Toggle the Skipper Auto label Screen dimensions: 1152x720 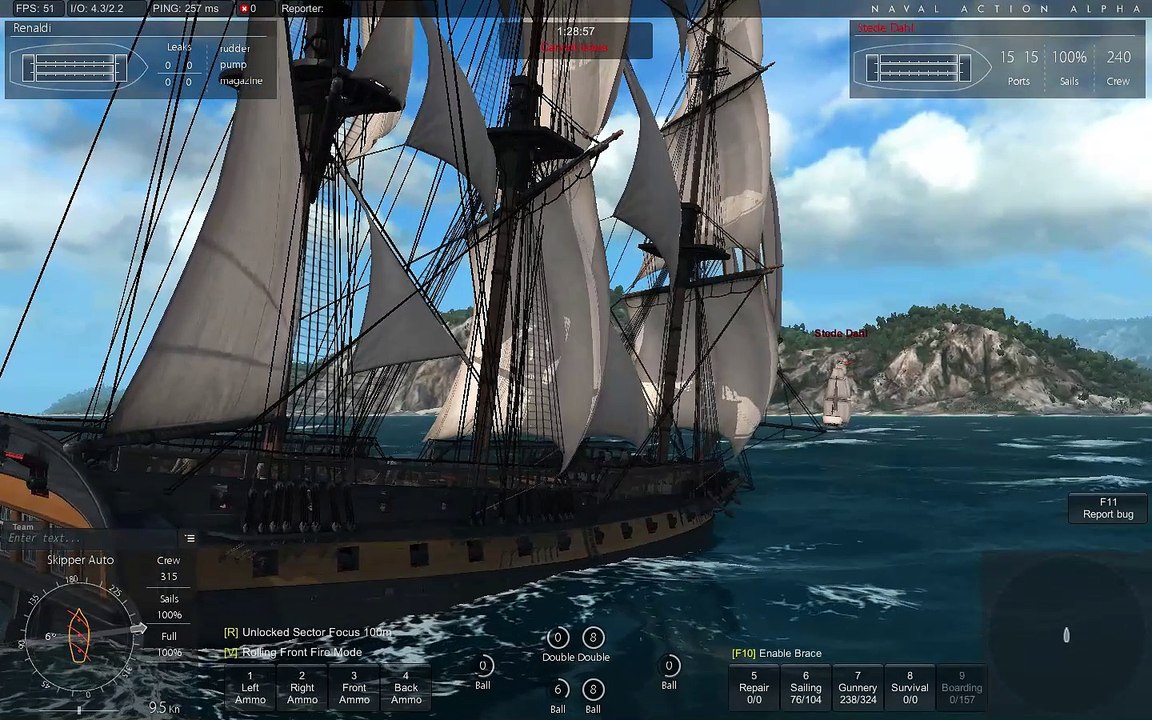[80, 560]
